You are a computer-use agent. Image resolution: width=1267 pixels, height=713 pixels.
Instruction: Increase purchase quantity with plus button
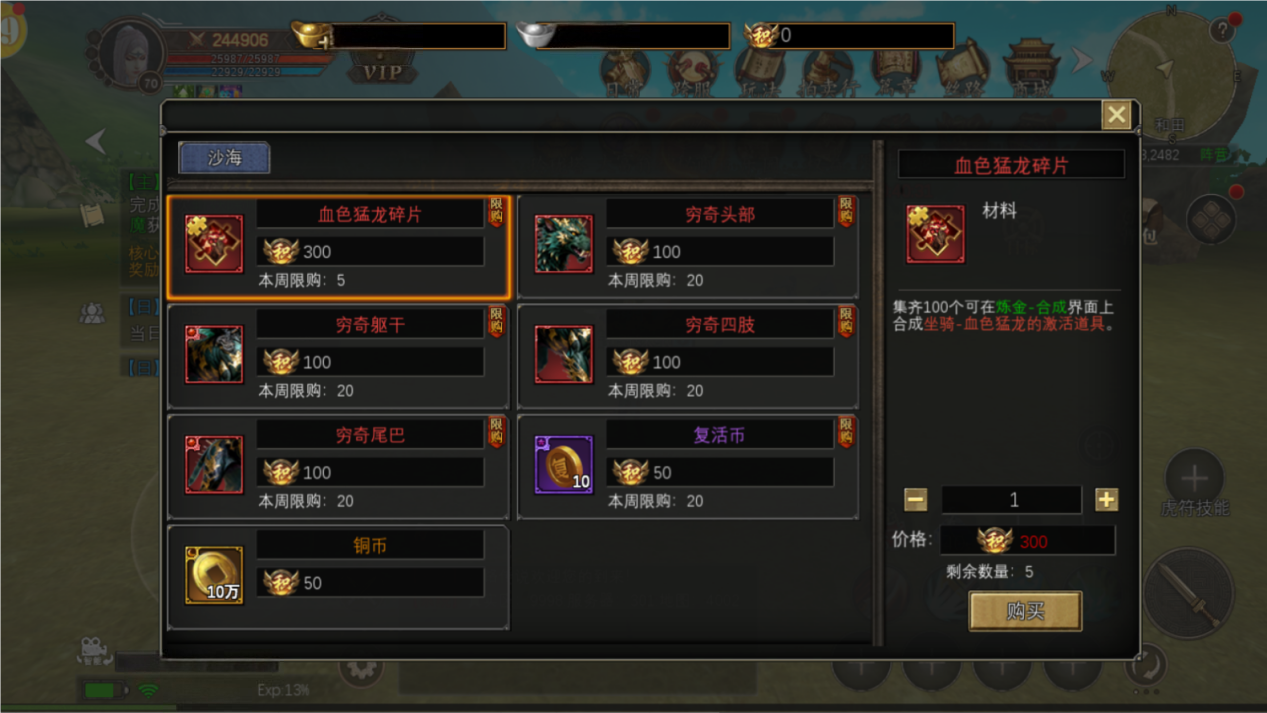click(x=1106, y=500)
